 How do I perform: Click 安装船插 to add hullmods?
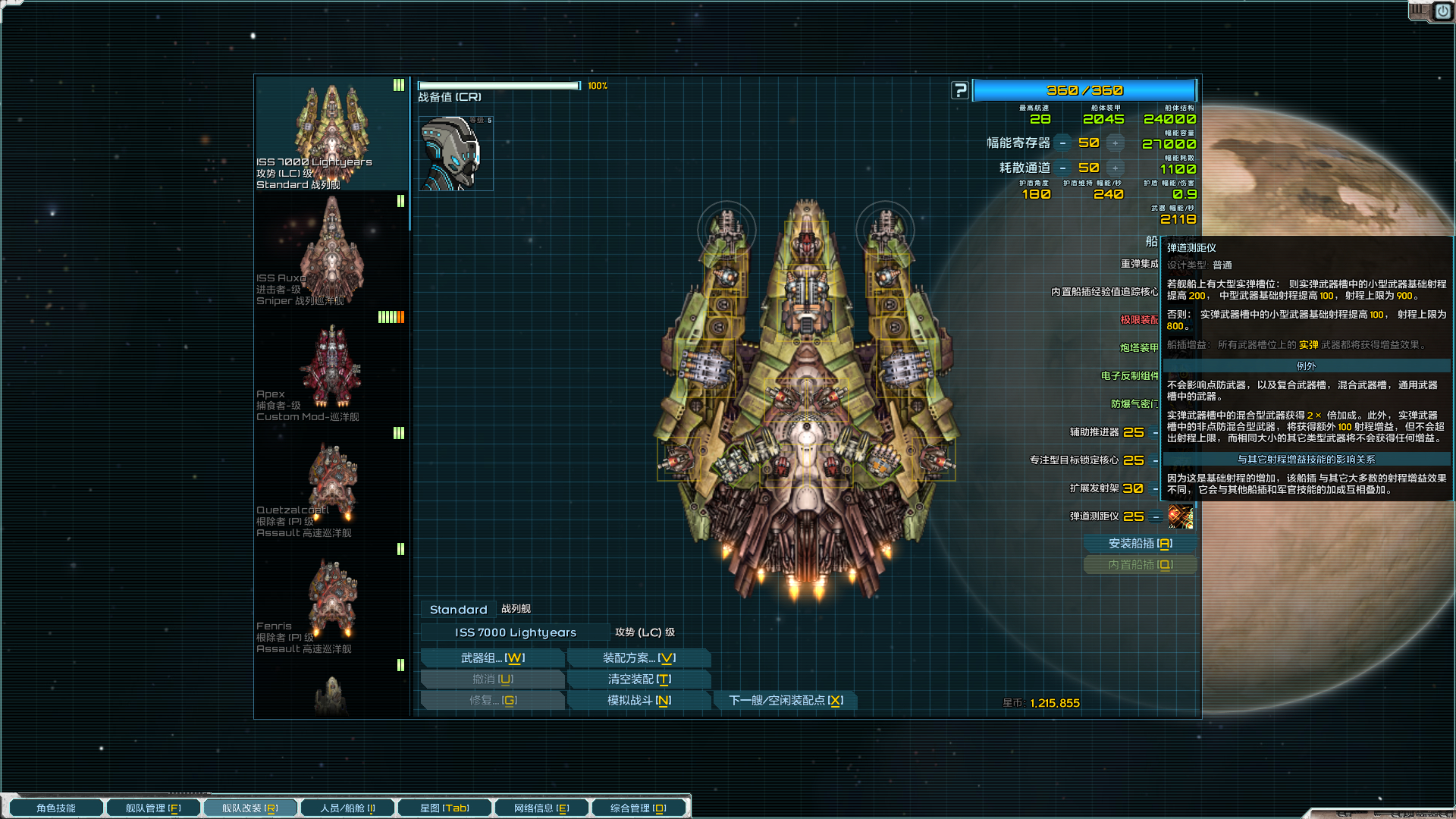point(1140,544)
